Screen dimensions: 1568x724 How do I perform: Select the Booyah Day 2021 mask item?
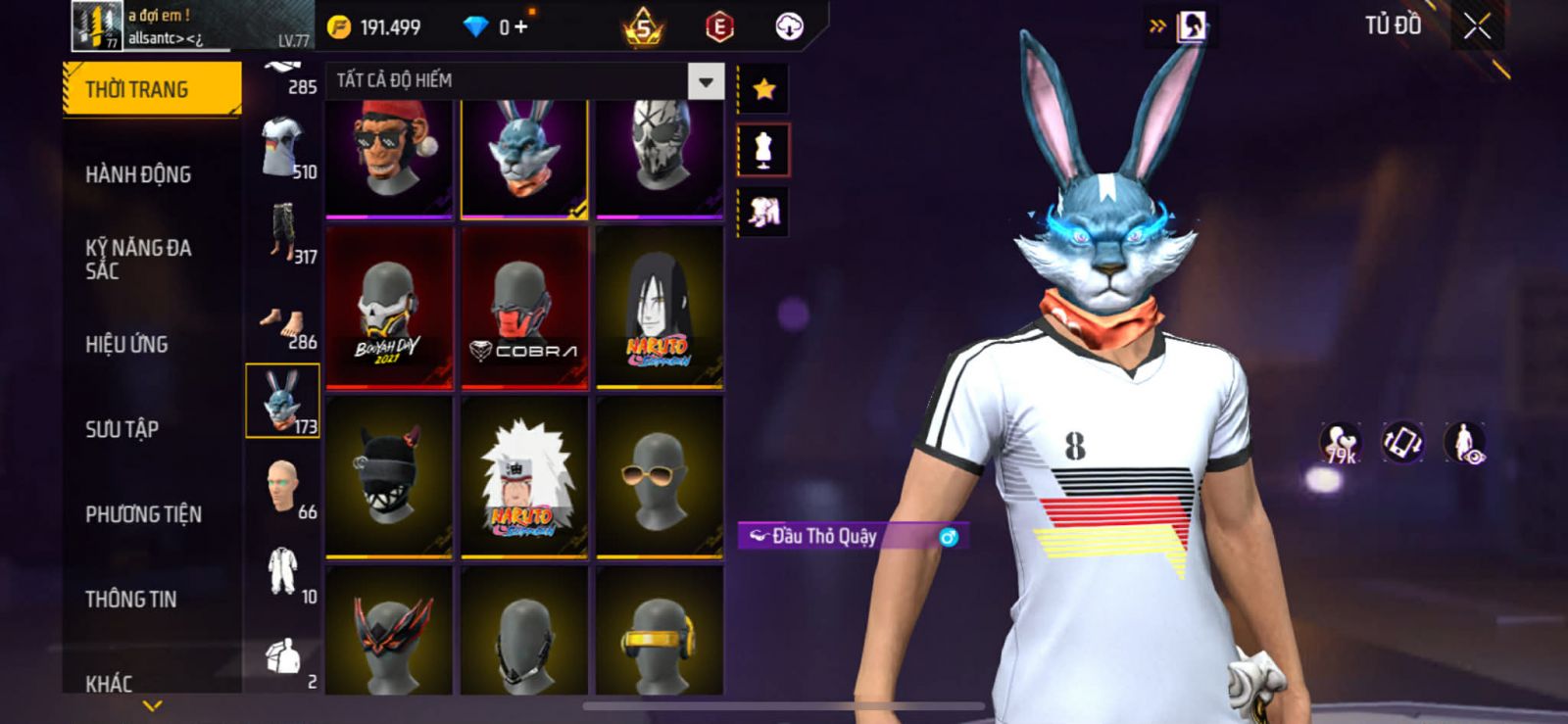[389, 307]
